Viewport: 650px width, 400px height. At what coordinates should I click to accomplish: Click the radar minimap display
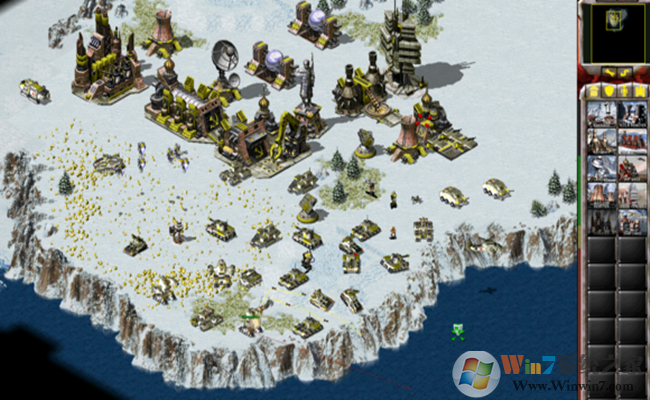click(614, 31)
